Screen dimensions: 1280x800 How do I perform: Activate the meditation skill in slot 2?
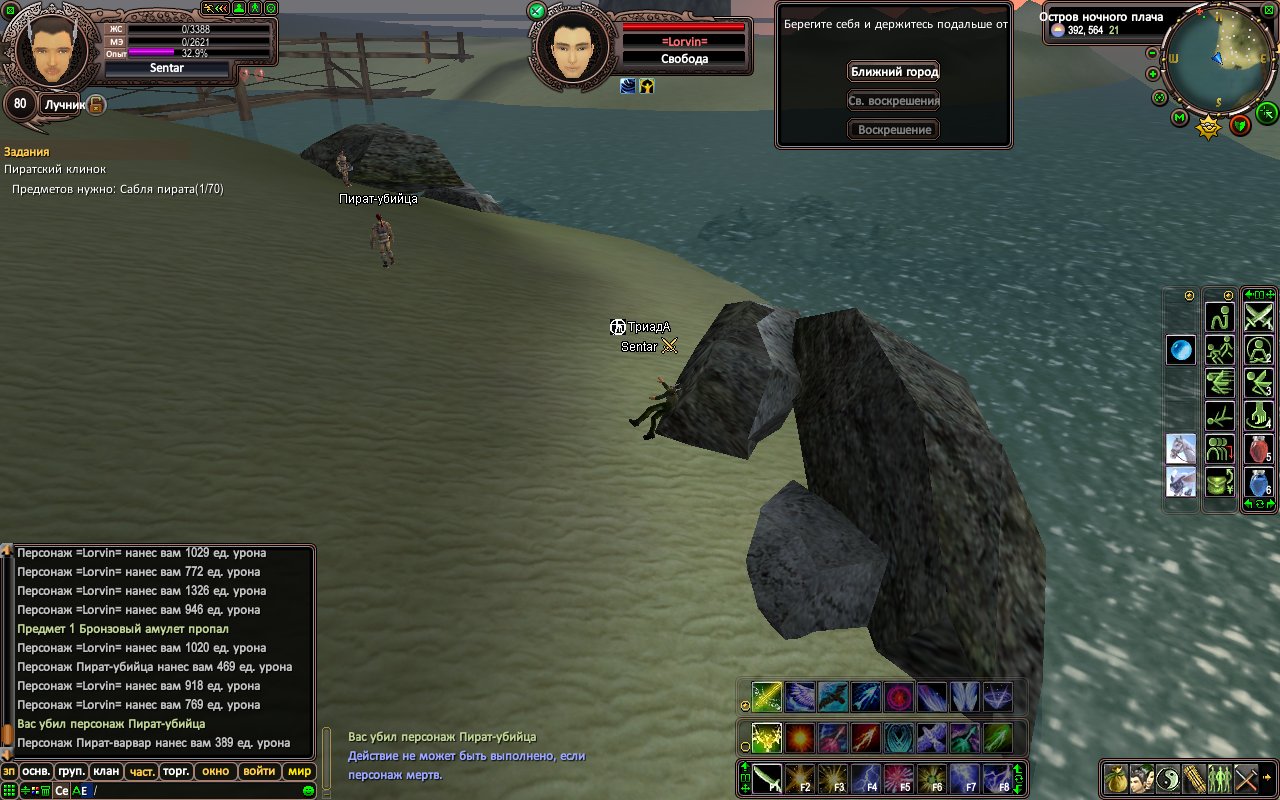click(x=1257, y=350)
